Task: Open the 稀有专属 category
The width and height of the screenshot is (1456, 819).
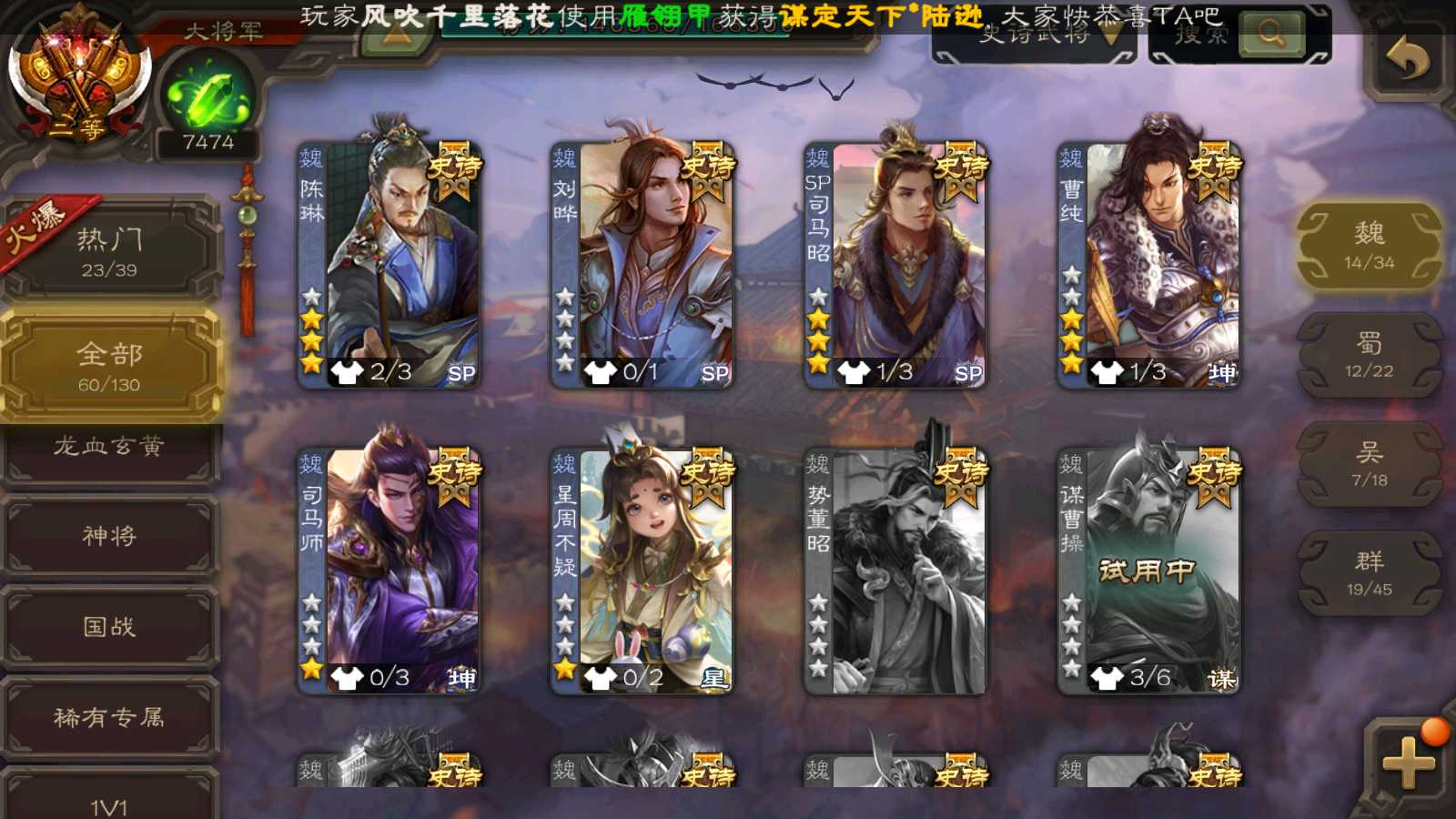Action: (x=109, y=718)
